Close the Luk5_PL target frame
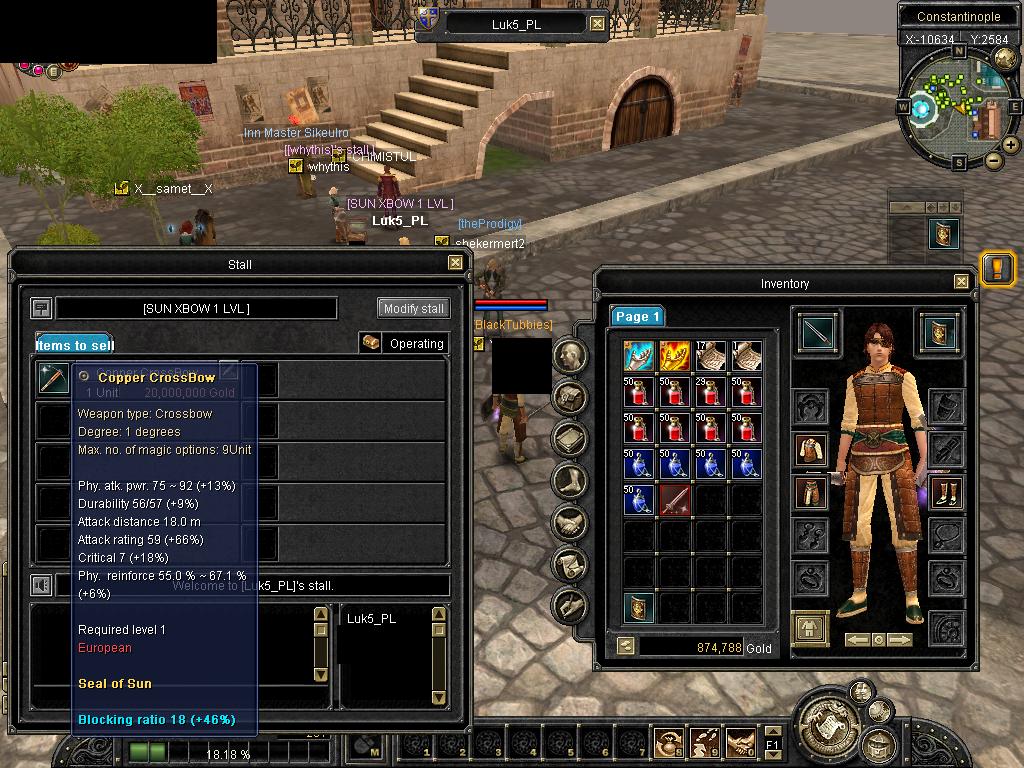This screenshot has width=1024, height=768. [x=597, y=24]
